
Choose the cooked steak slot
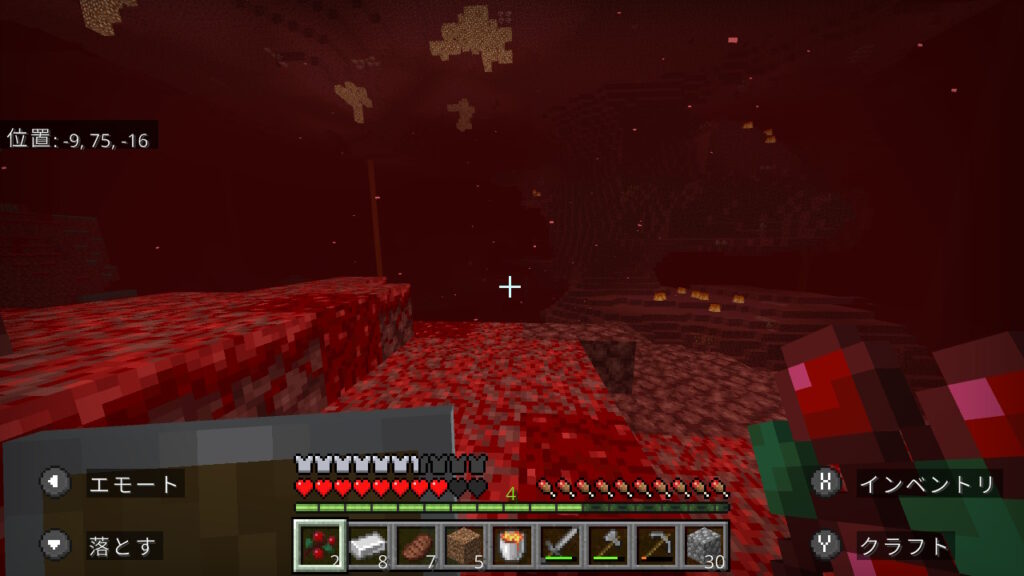coord(415,545)
